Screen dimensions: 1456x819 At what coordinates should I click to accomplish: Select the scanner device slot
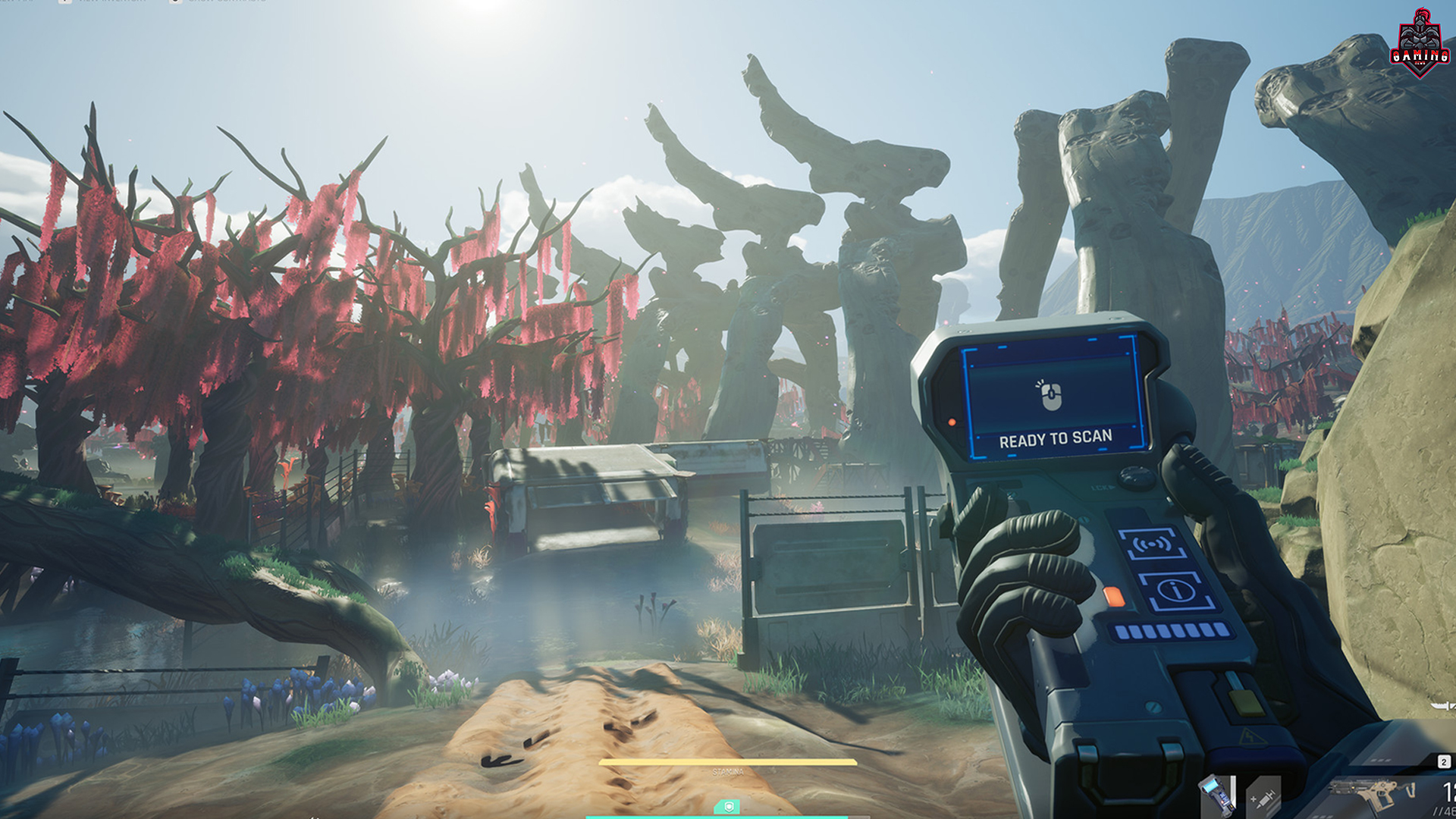tap(1216, 796)
